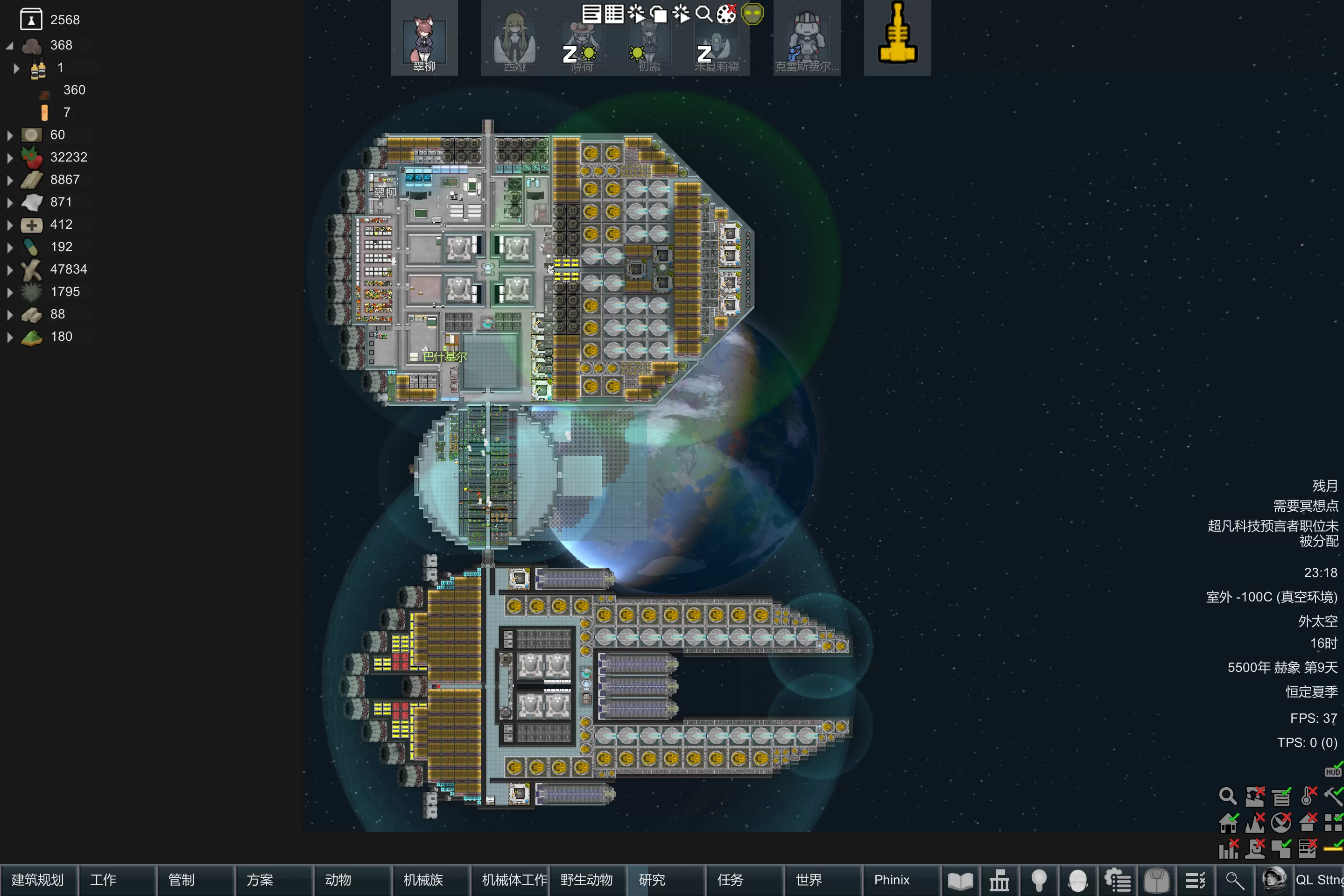
Task: View the 任务 quests tab
Action: pyautogui.click(x=744, y=880)
